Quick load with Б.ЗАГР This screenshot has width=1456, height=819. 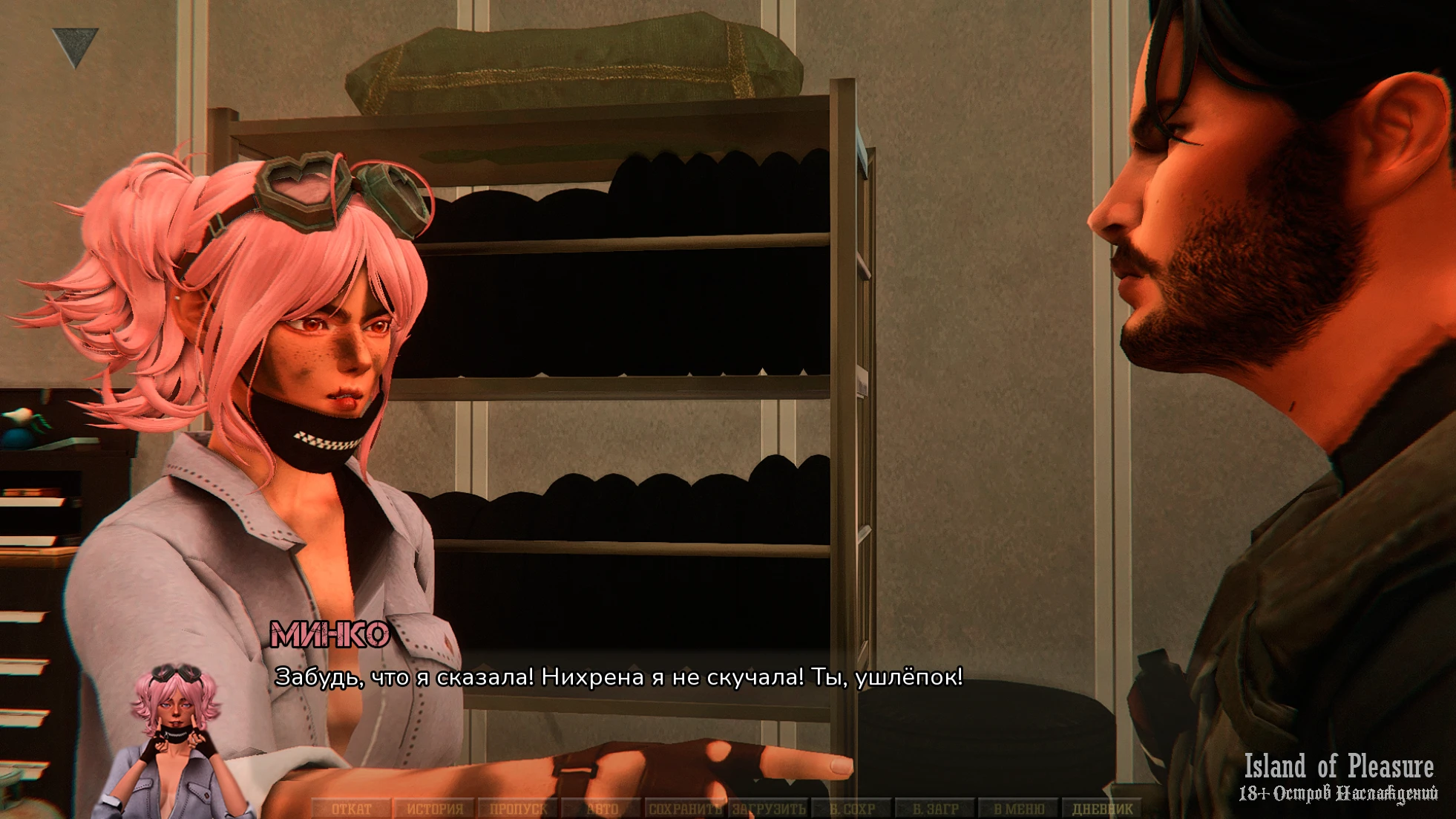click(936, 809)
